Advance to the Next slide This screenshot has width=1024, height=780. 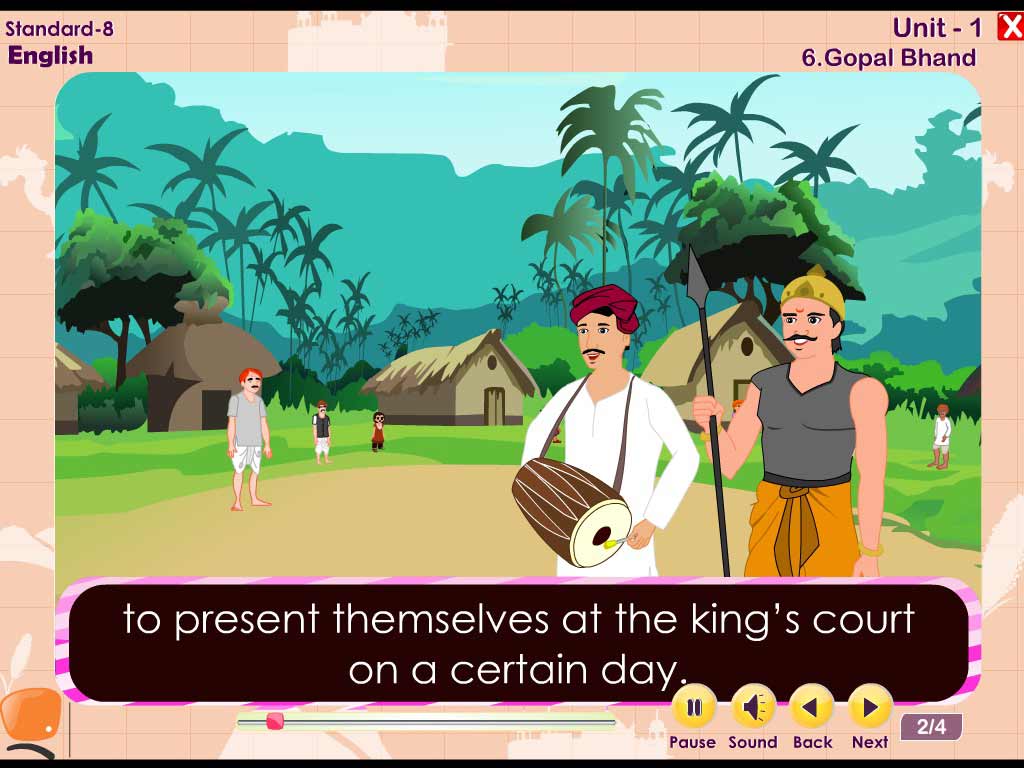tap(870, 708)
